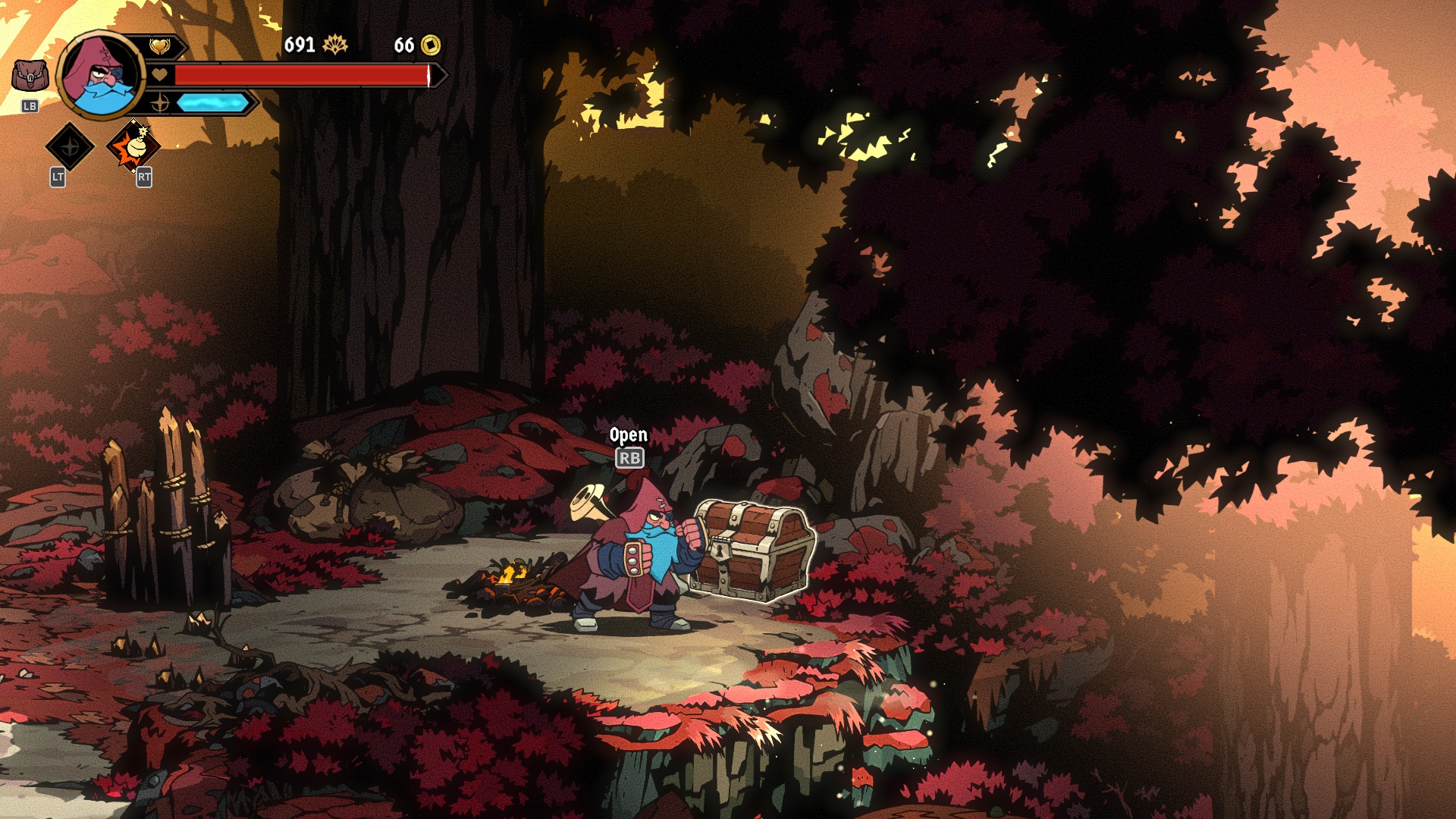Open the leather bag inventory icon
The height and width of the screenshot is (819, 1456).
pyautogui.click(x=30, y=76)
